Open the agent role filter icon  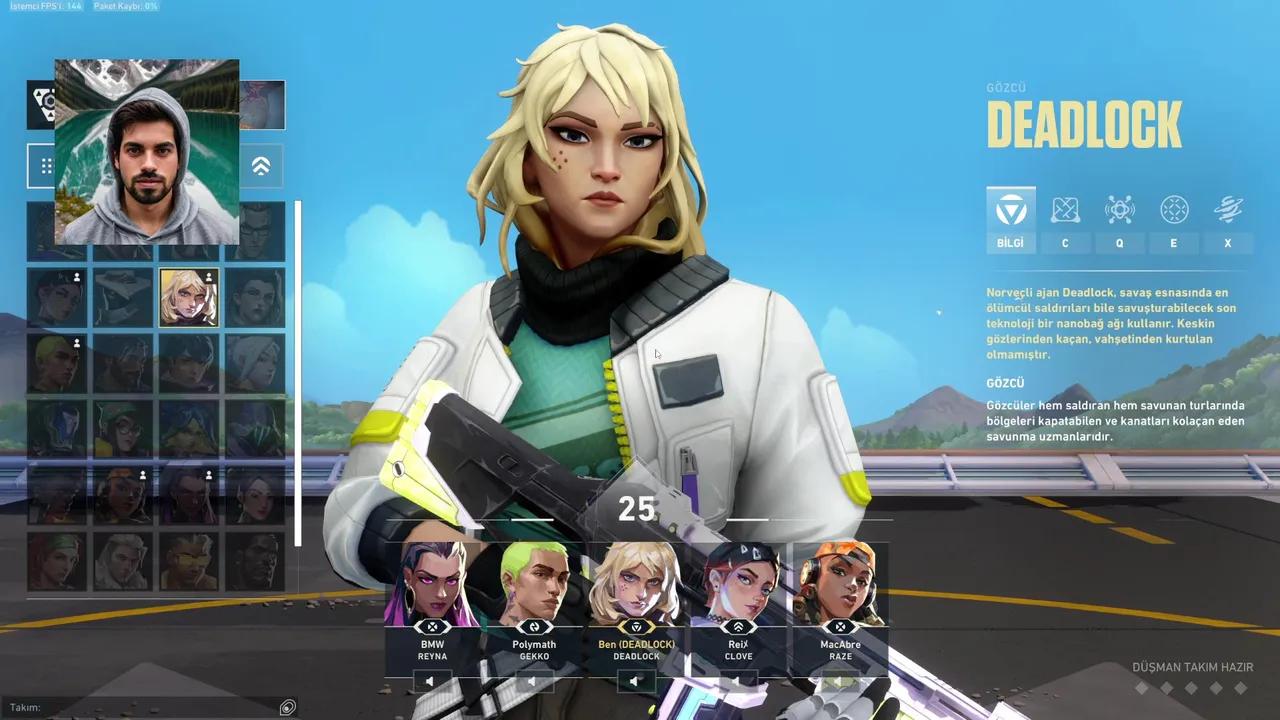(x=47, y=104)
